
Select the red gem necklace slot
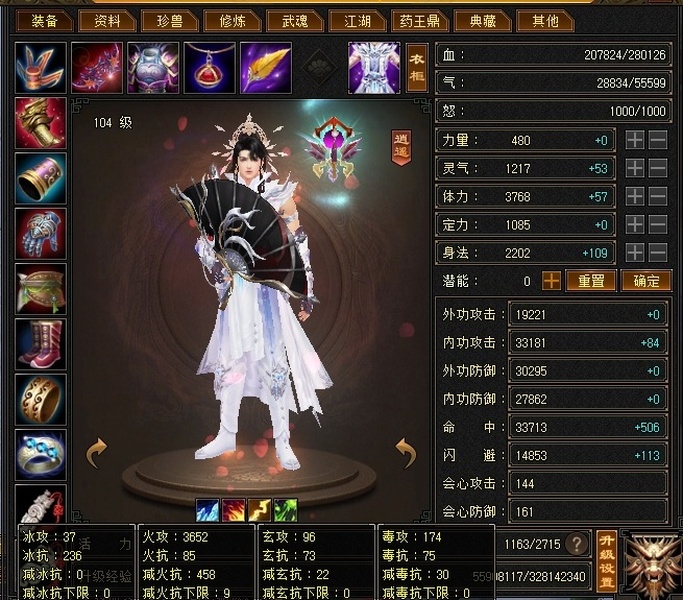[x=209, y=68]
